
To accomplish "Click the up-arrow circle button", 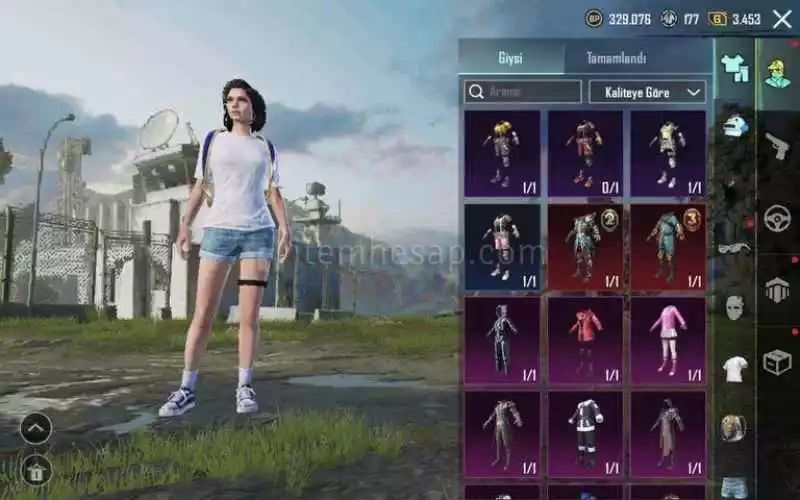I will [x=36, y=428].
